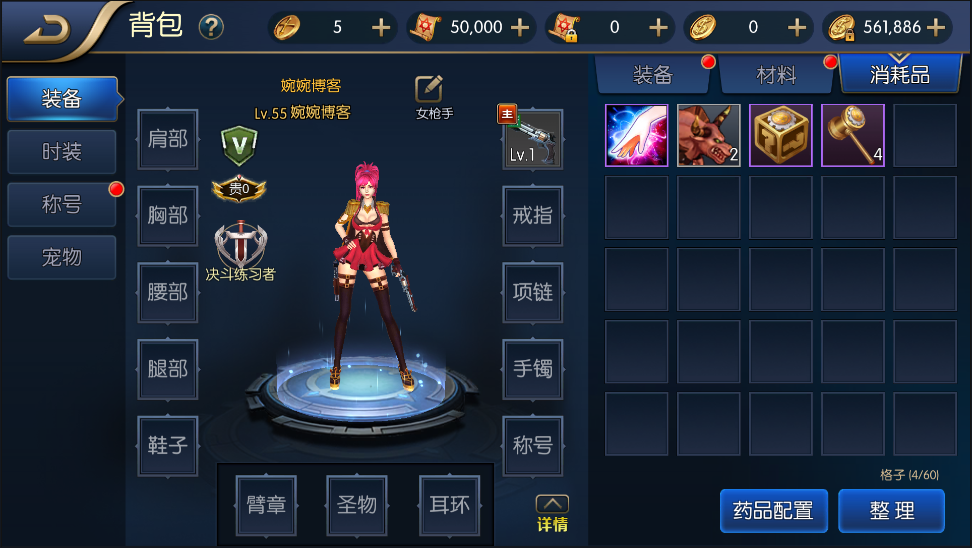
Task: Switch to the 材料 materials tab
Action: pos(776,75)
